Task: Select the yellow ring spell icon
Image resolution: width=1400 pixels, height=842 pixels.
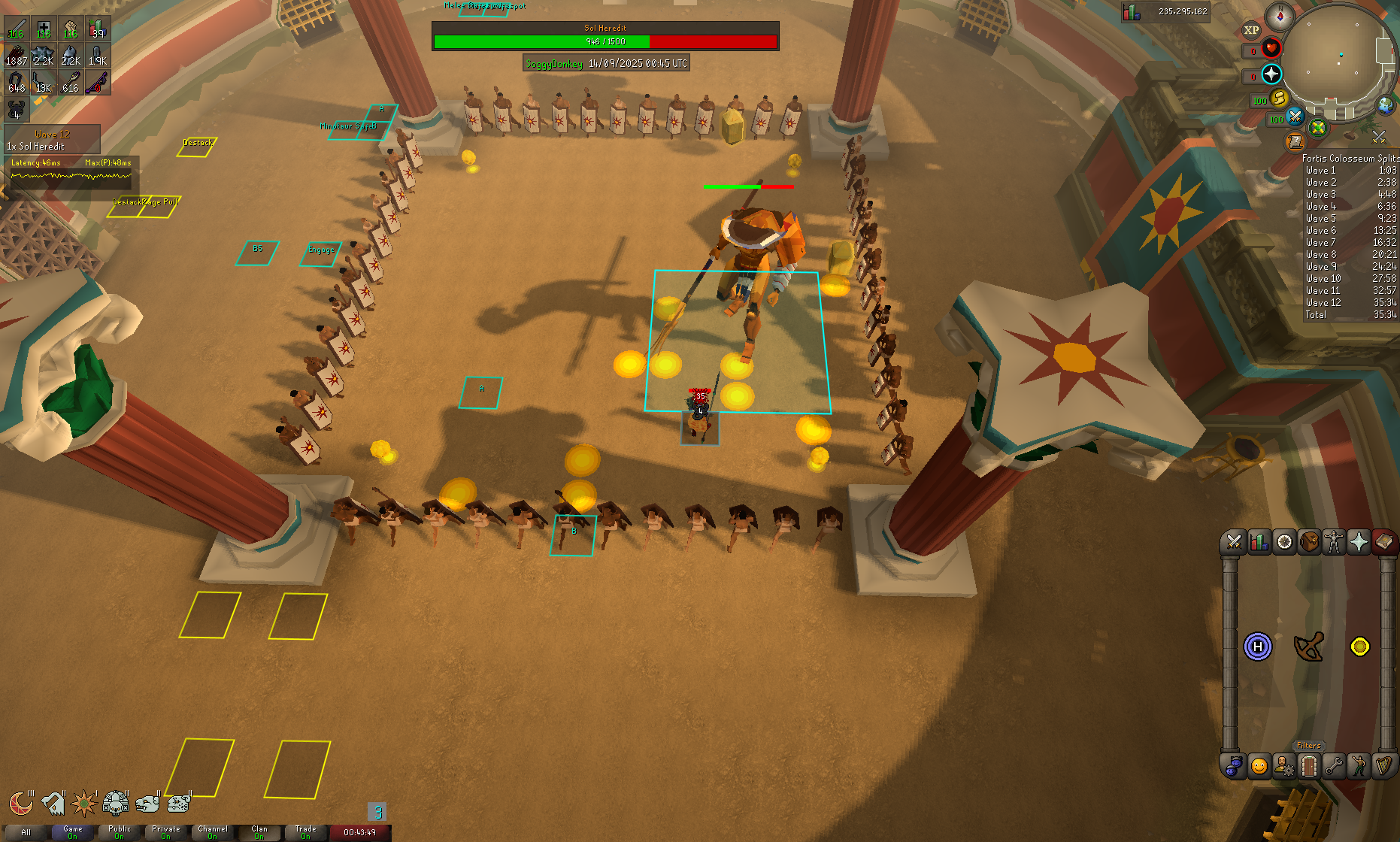Action: click(x=1359, y=647)
